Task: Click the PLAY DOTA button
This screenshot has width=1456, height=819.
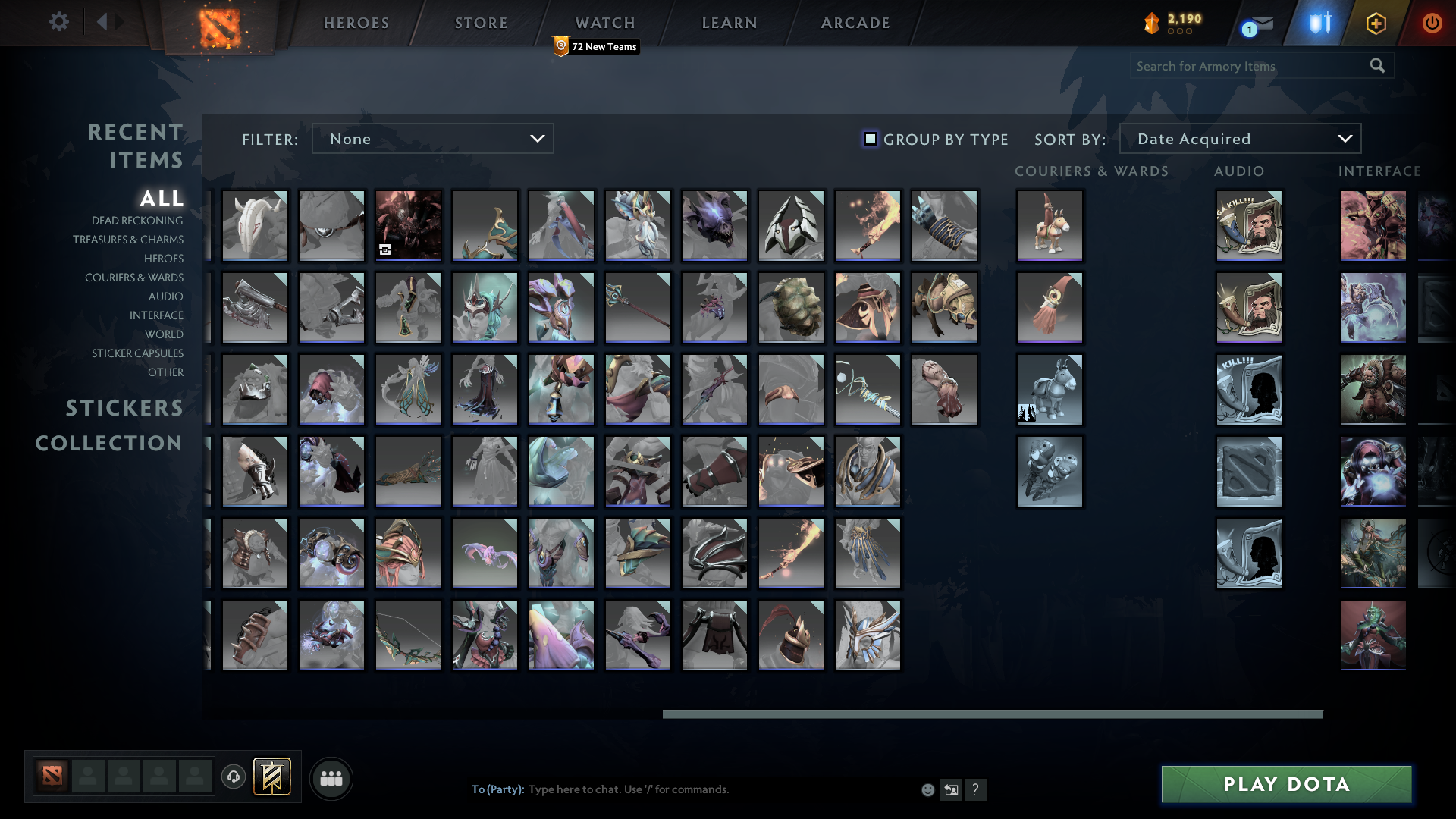Action: point(1285,784)
